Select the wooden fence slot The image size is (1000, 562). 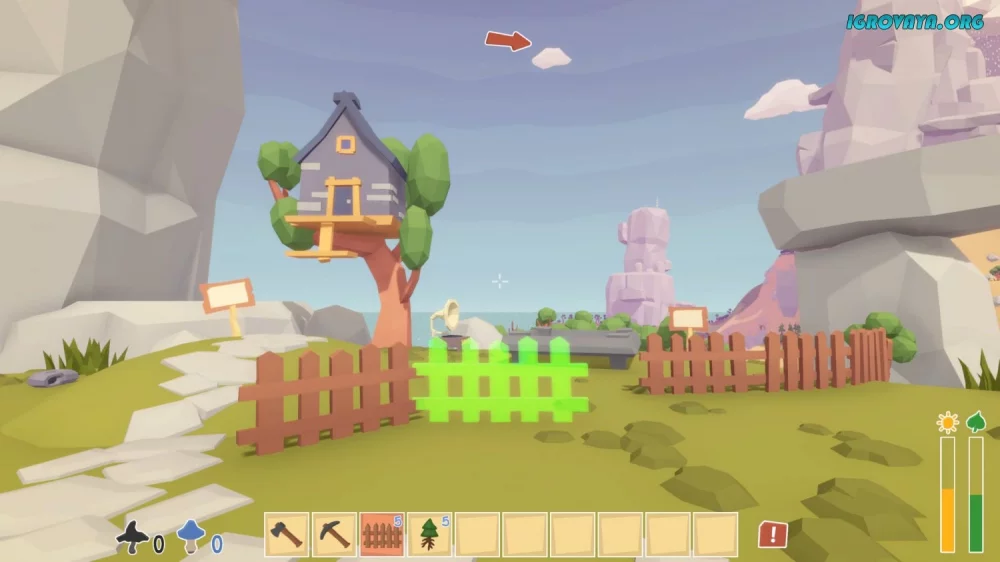click(x=381, y=534)
